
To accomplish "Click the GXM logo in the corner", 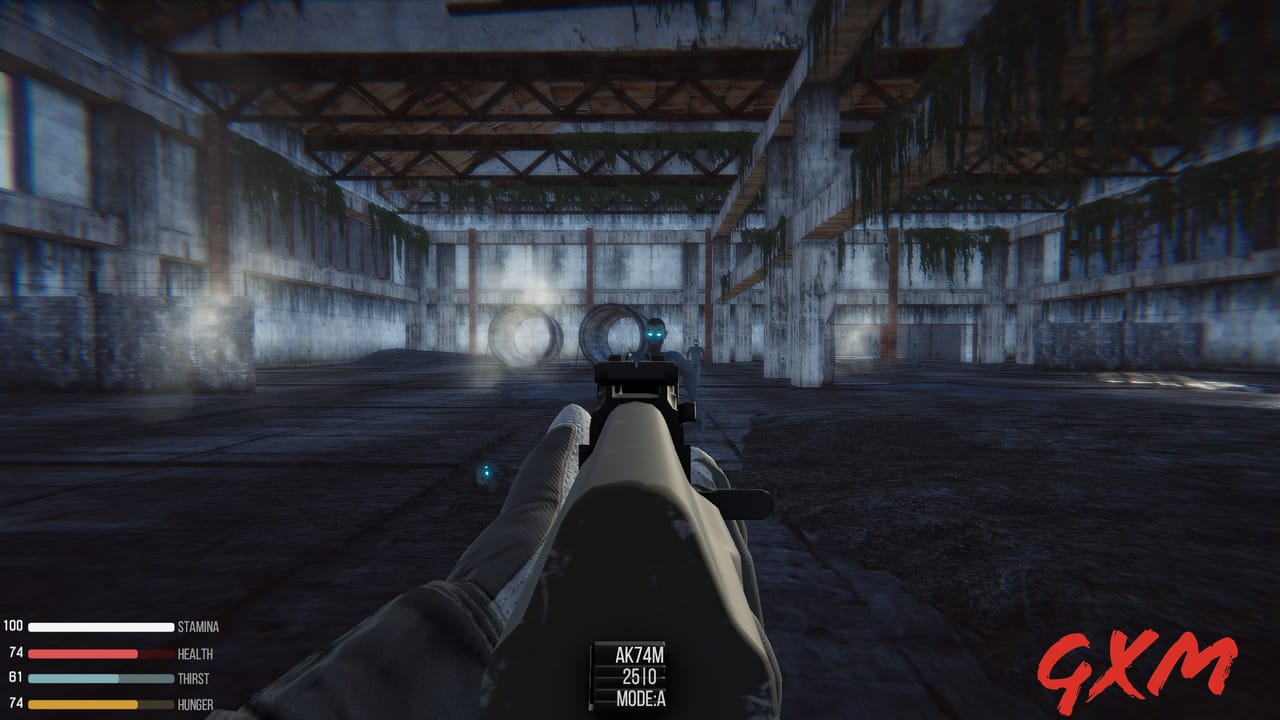I will click(x=1140, y=666).
